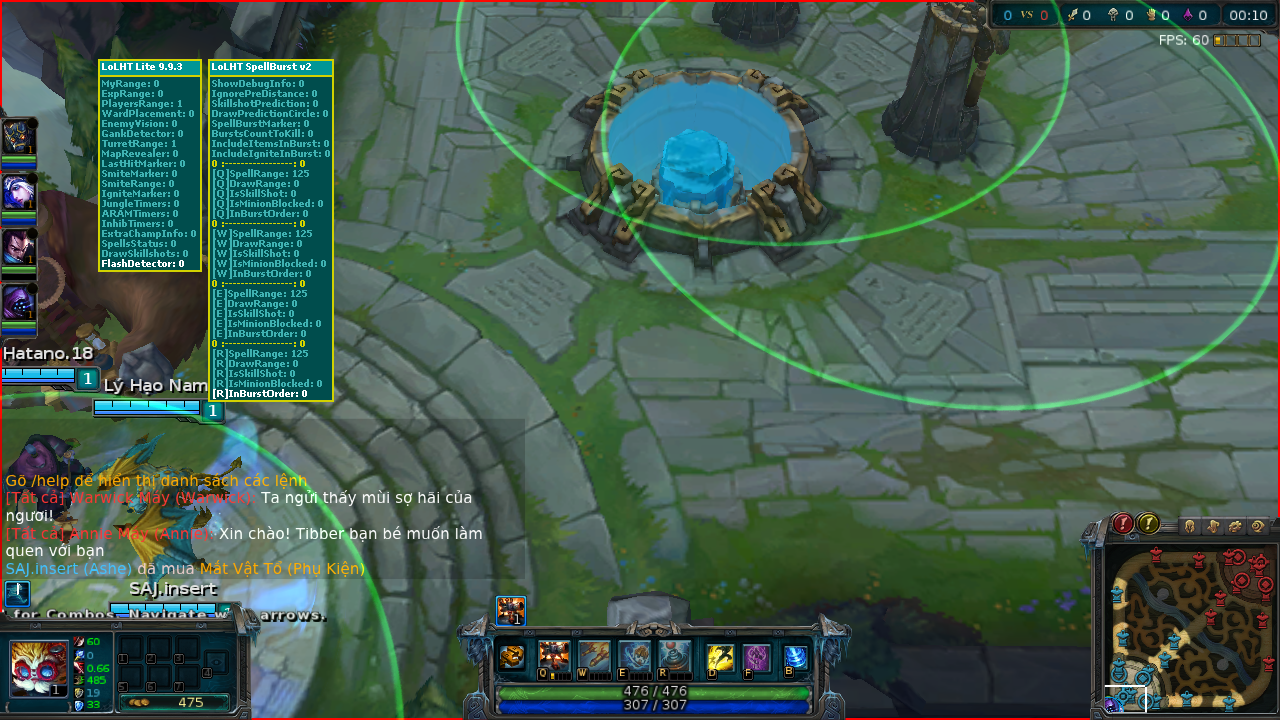Toggle the helmet icon above the minimap
The image size is (1280, 720).
[x=1189, y=524]
